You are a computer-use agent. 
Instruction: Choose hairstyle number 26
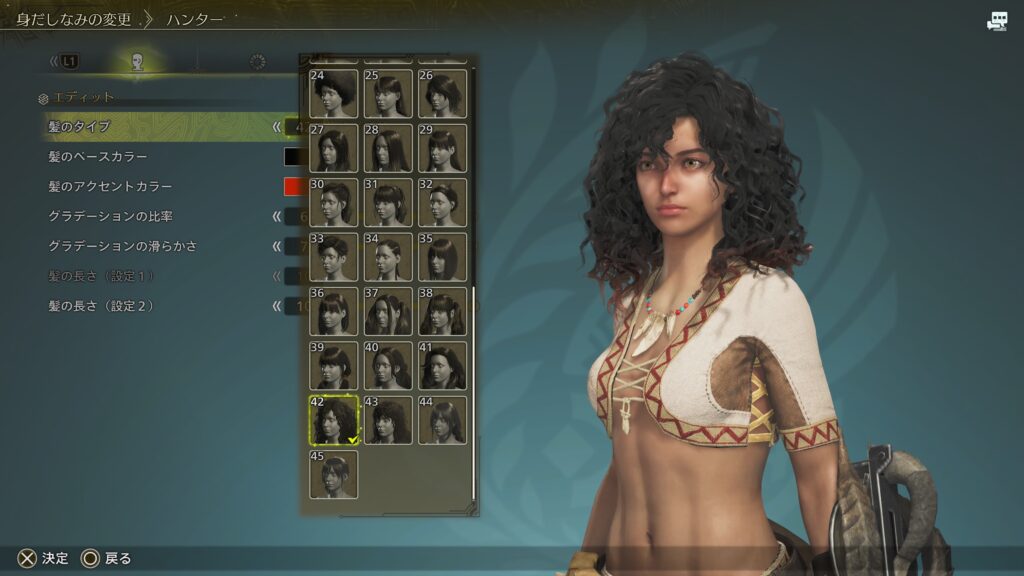coord(442,93)
